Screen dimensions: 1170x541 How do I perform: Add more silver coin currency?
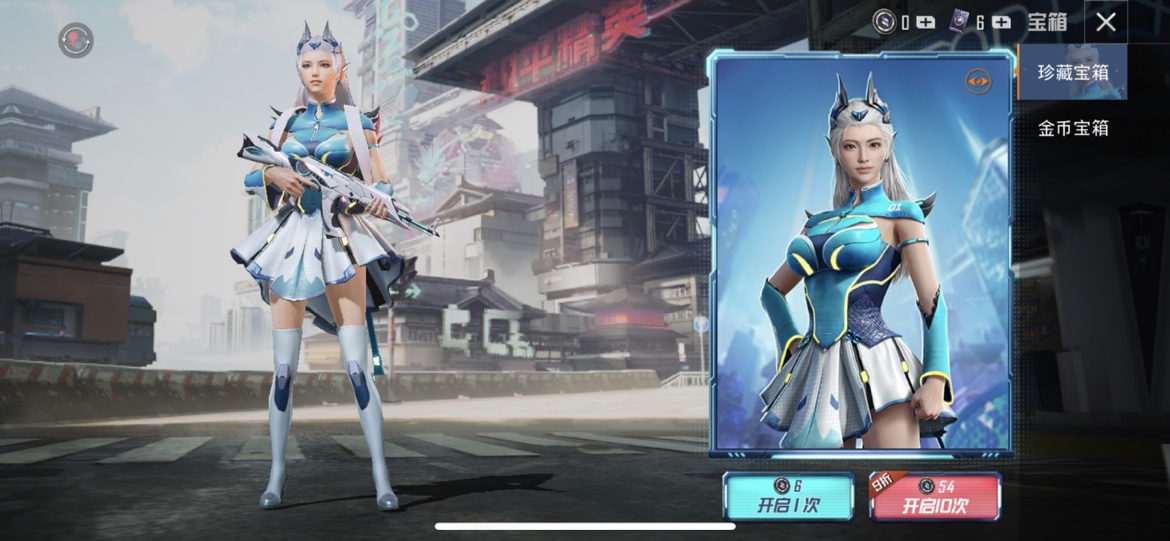pyautogui.click(x=925, y=22)
